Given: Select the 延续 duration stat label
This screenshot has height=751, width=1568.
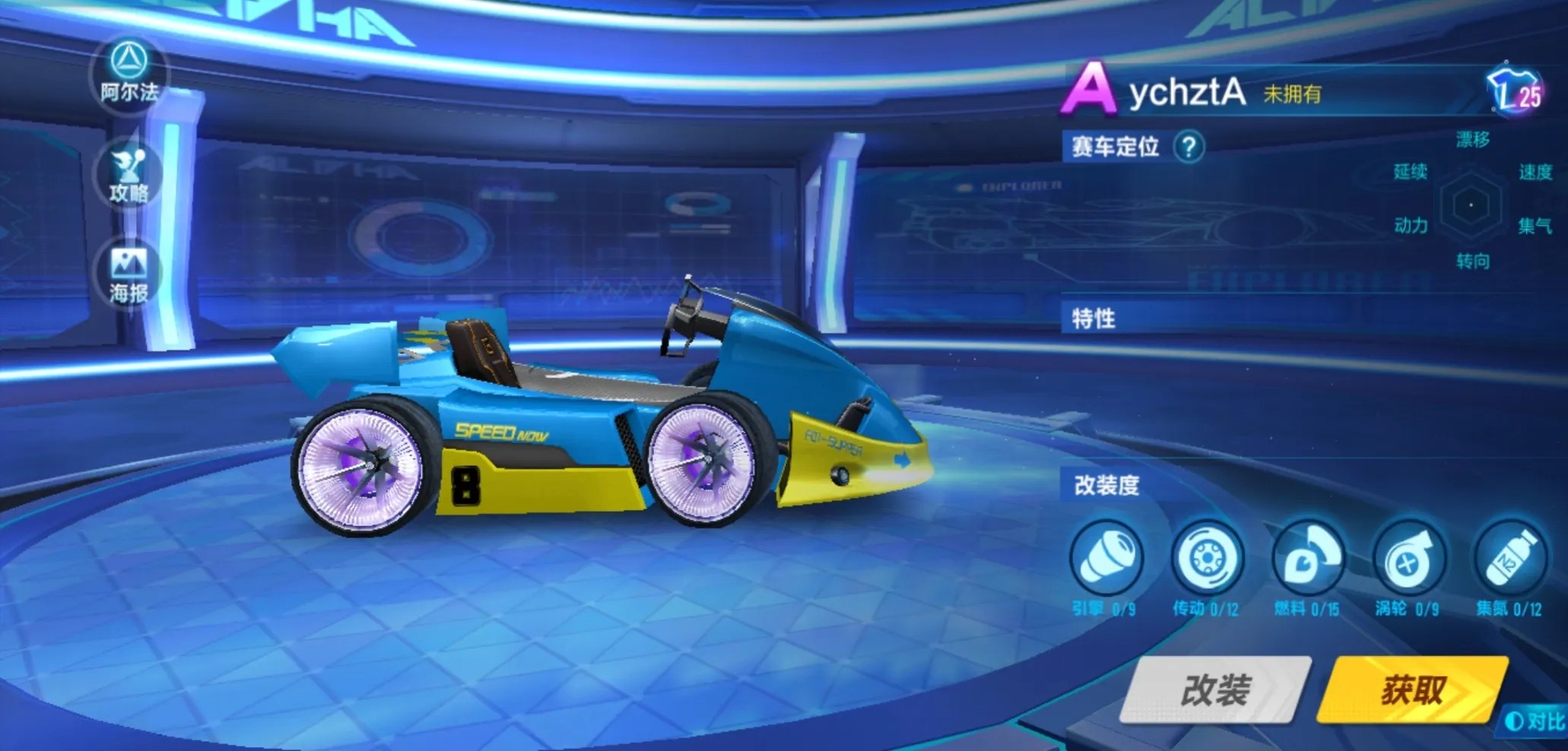Looking at the screenshot, I should click(x=1410, y=173).
